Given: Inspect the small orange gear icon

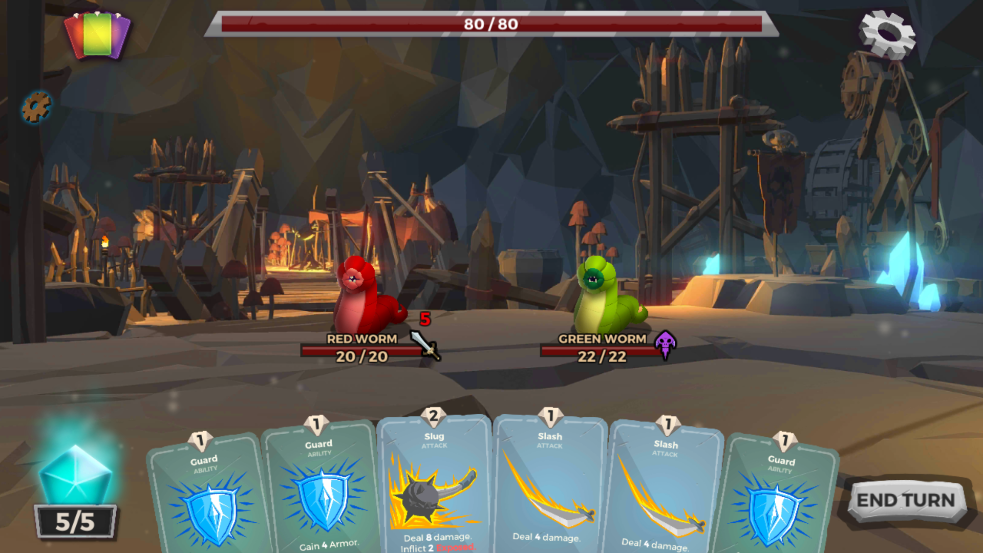Looking at the screenshot, I should [37, 106].
